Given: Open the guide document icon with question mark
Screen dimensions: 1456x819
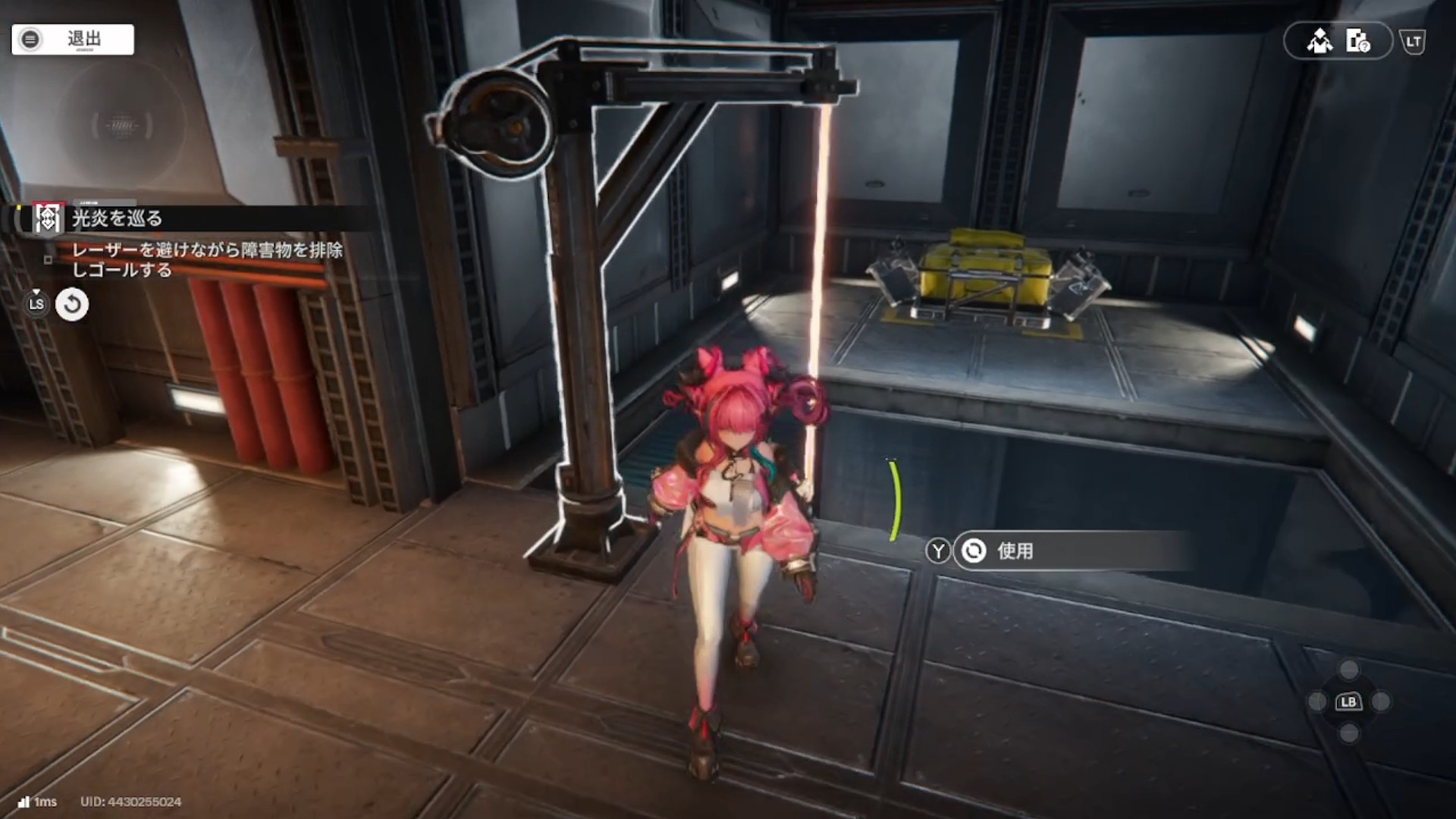Looking at the screenshot, I should tap(1357, 41).
